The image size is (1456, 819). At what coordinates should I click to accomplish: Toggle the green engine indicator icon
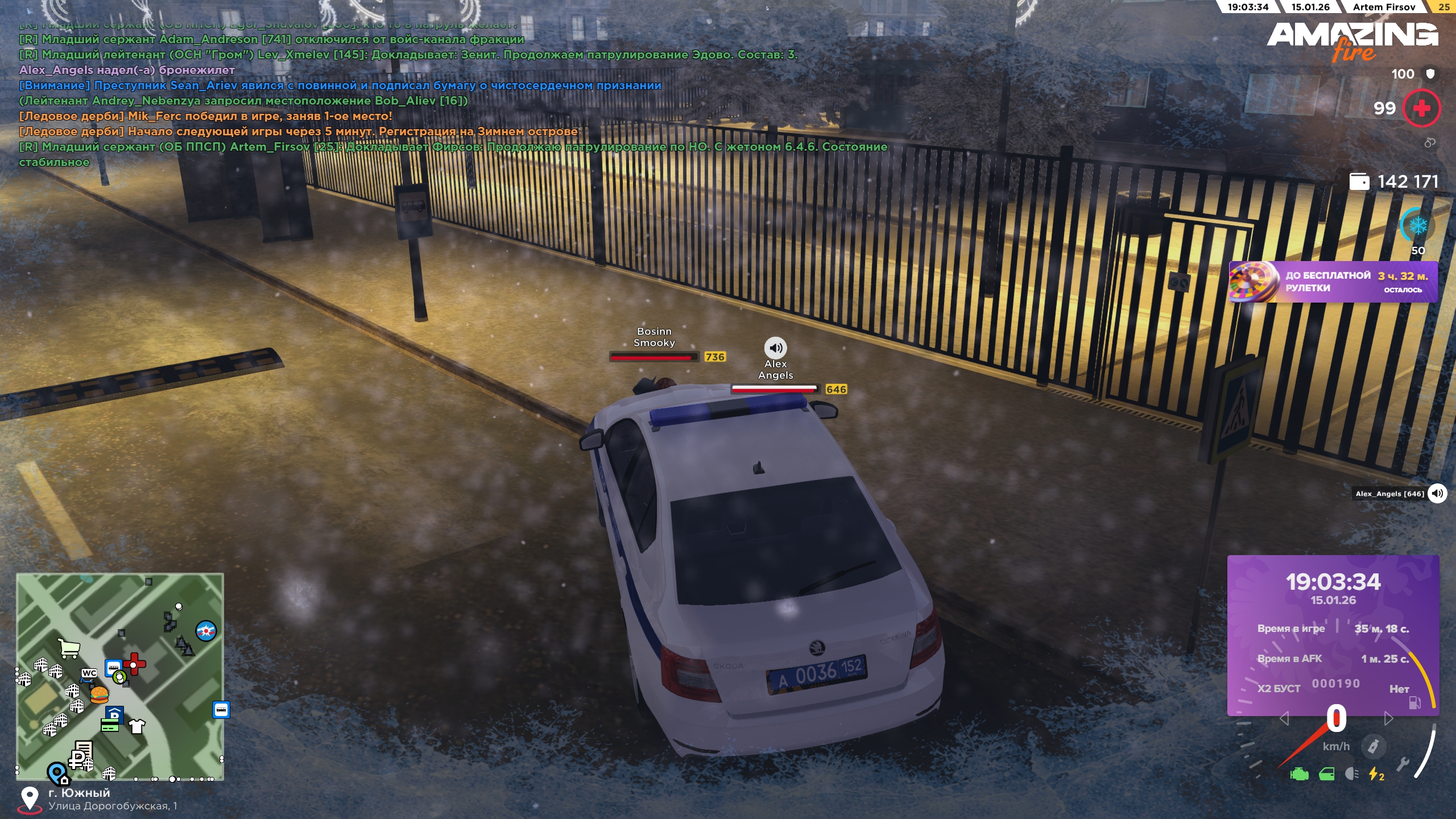pos(1299,774)
